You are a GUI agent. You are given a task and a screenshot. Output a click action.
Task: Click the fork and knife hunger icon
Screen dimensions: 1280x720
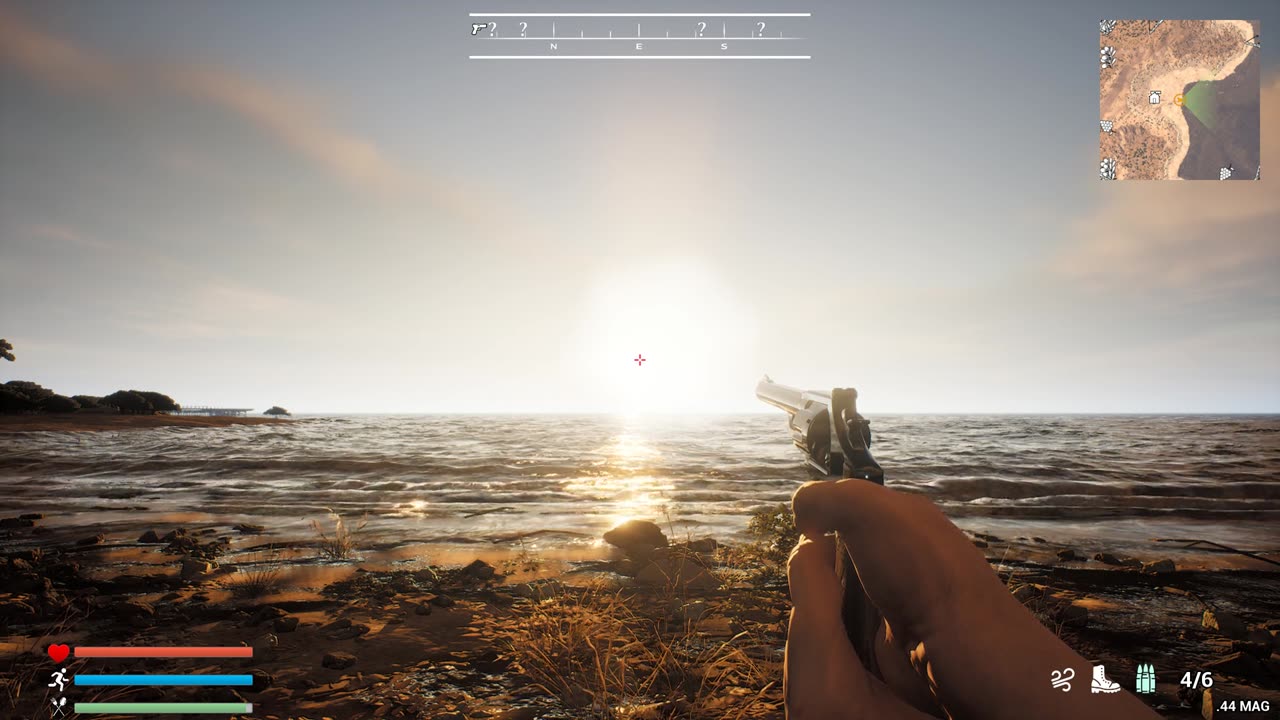pyautogui.click(x=59, y=707)
